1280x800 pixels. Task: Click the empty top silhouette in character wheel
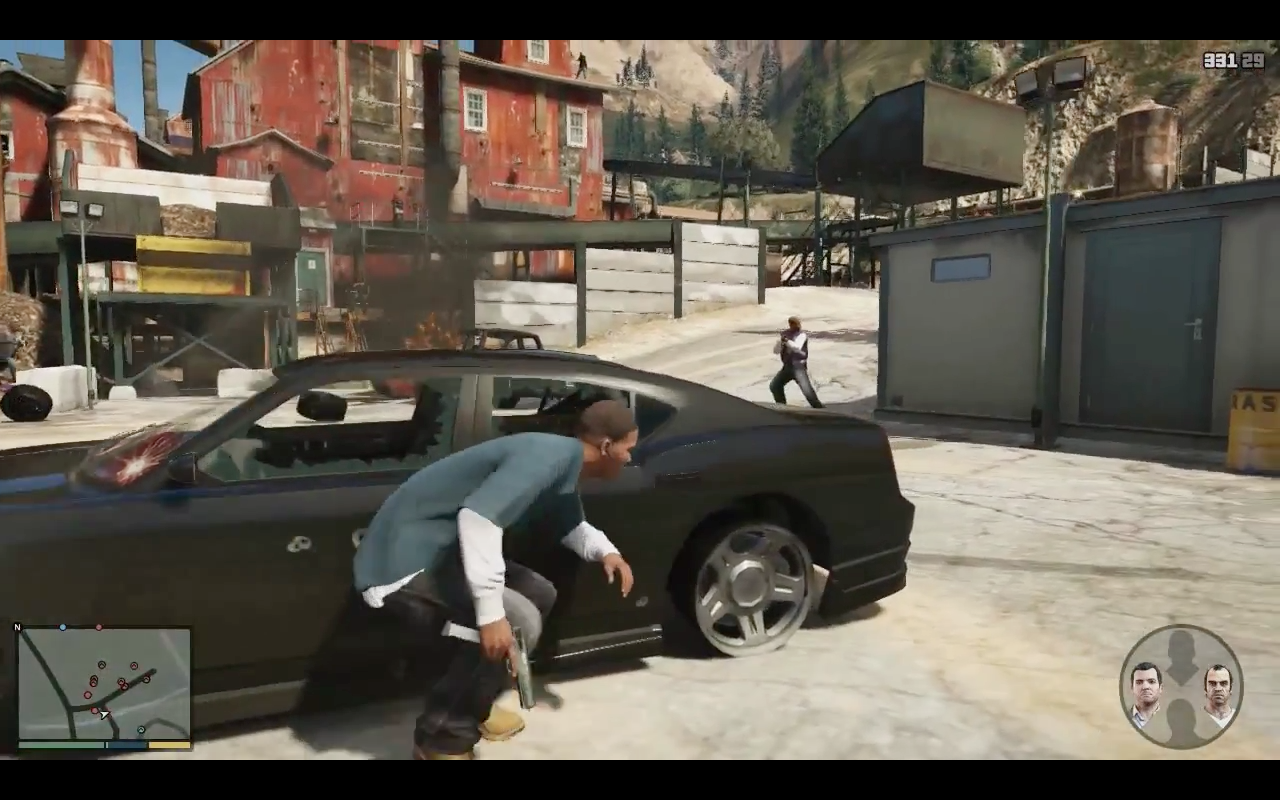pyautogui.click(x=1181, y=655)
